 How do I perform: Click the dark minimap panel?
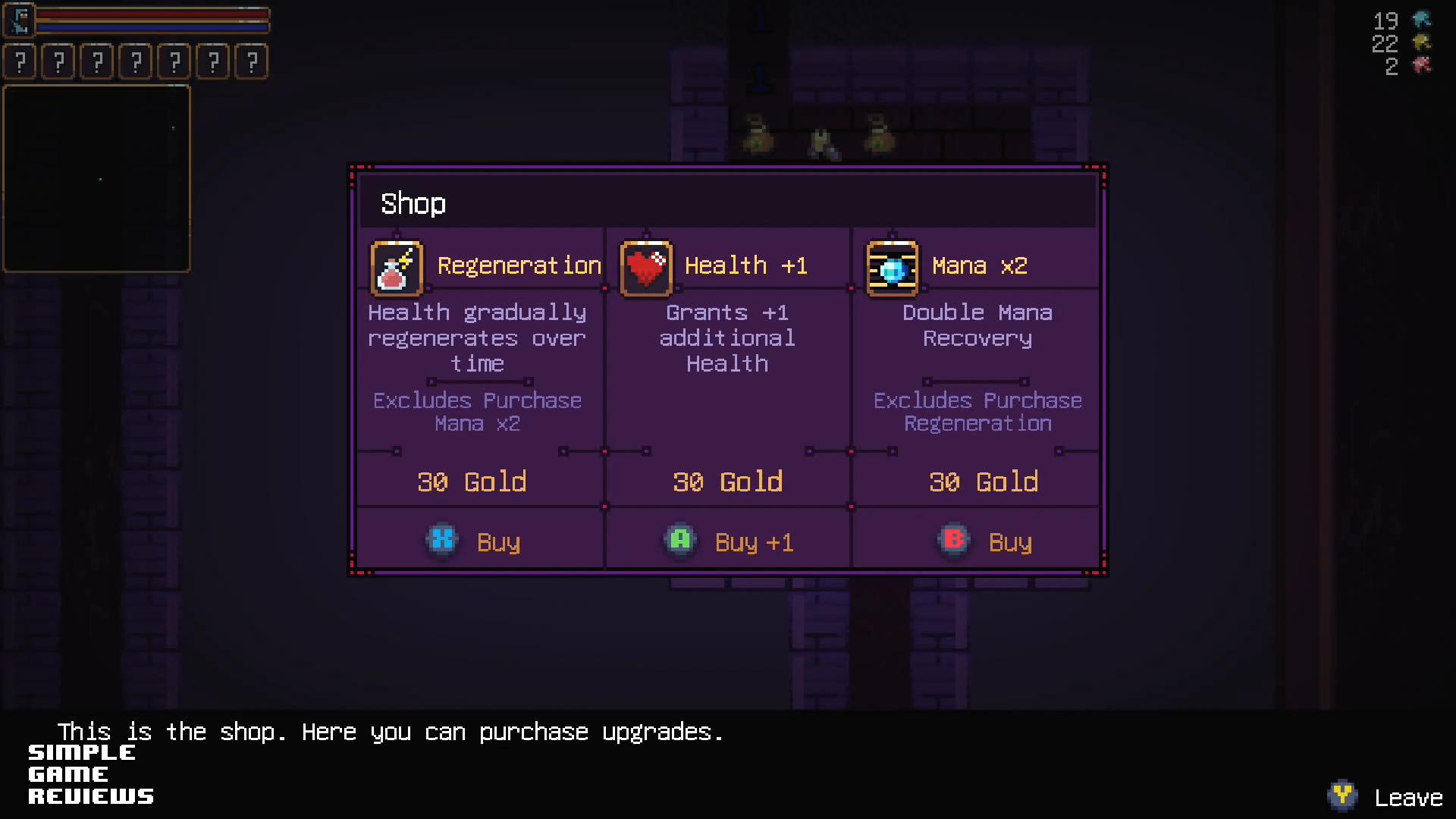pyautogui.click(x=97, y=179)
